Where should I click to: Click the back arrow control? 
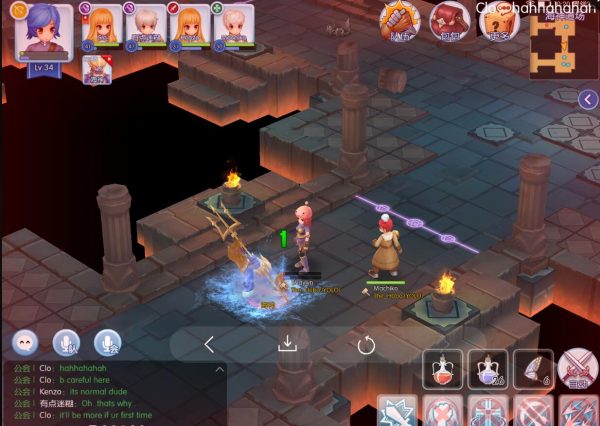(x=209, y=345)
